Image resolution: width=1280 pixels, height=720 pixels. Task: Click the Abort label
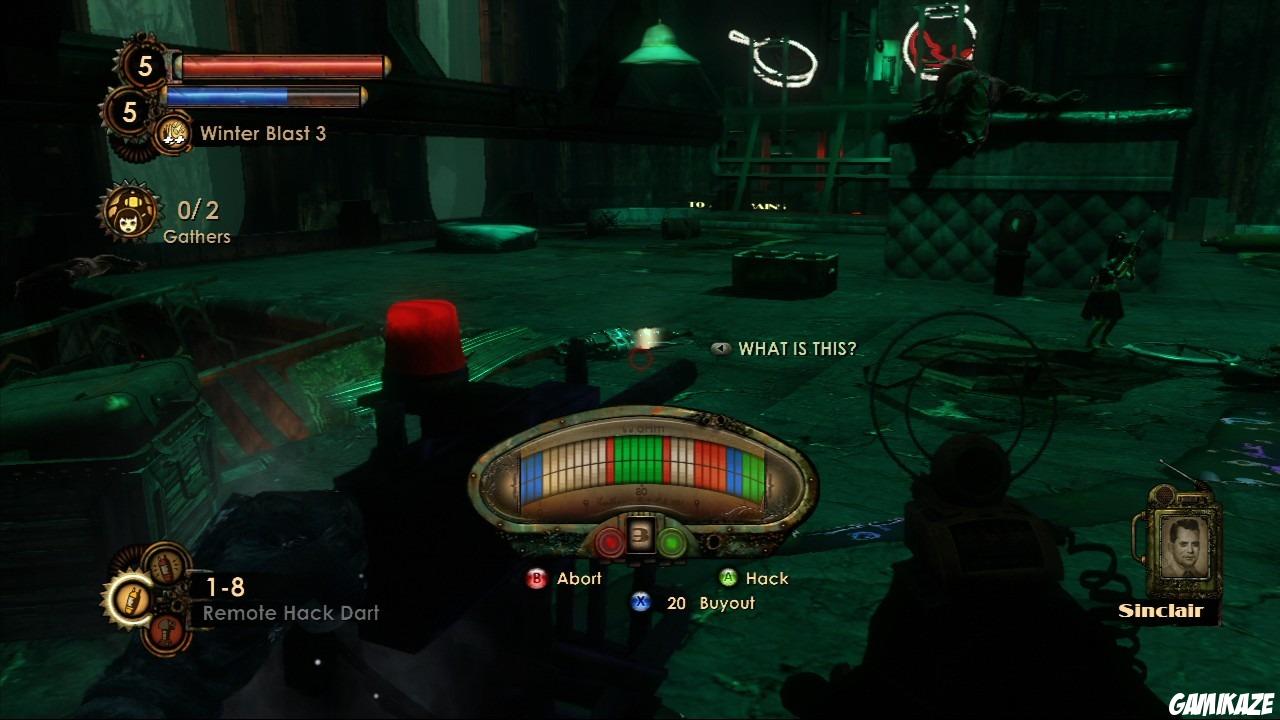577,578
